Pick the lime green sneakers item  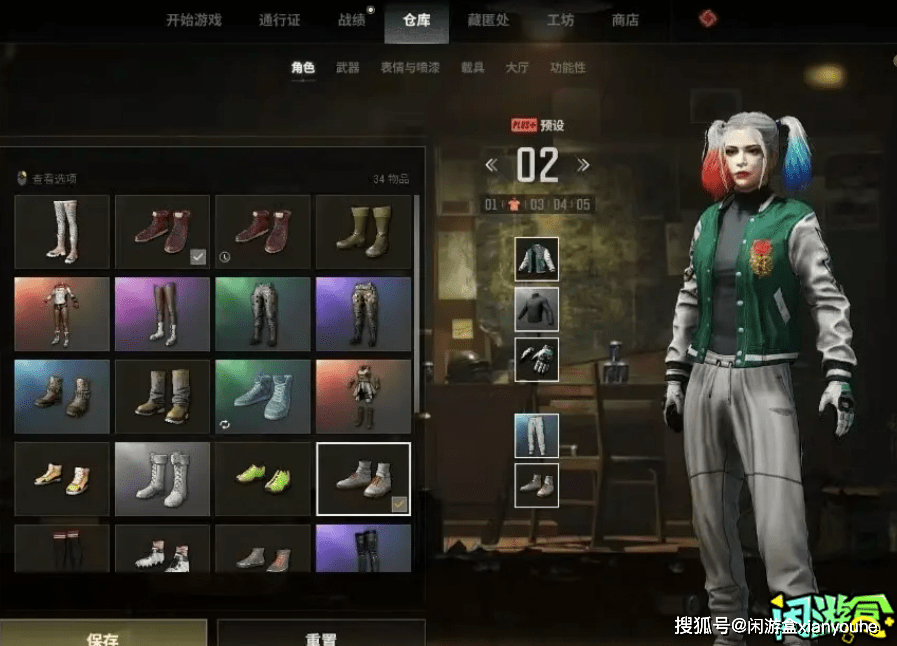pyautogui.click(x=263, y=478)
